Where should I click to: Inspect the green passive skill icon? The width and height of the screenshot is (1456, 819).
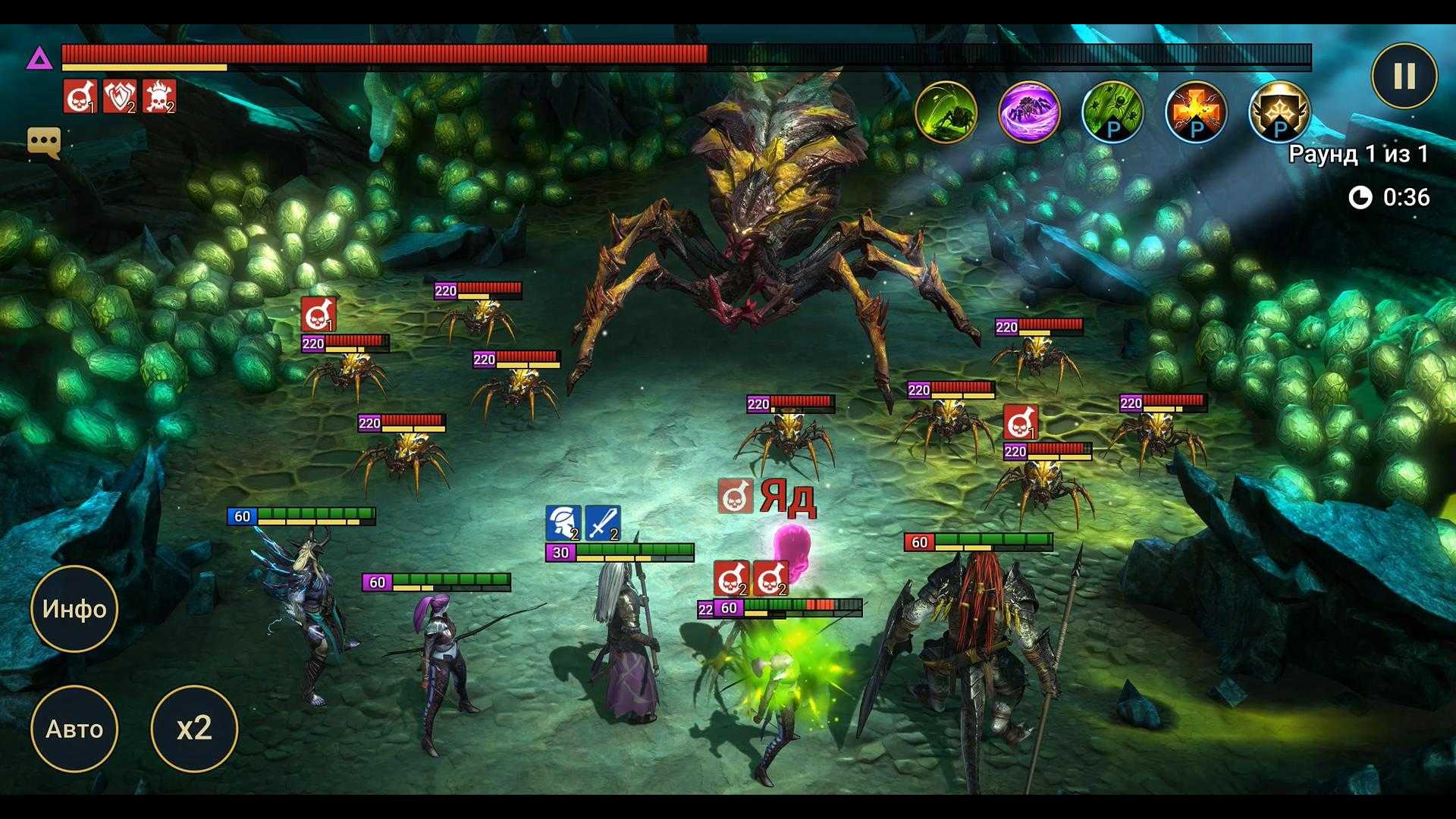pos(1112,112)
